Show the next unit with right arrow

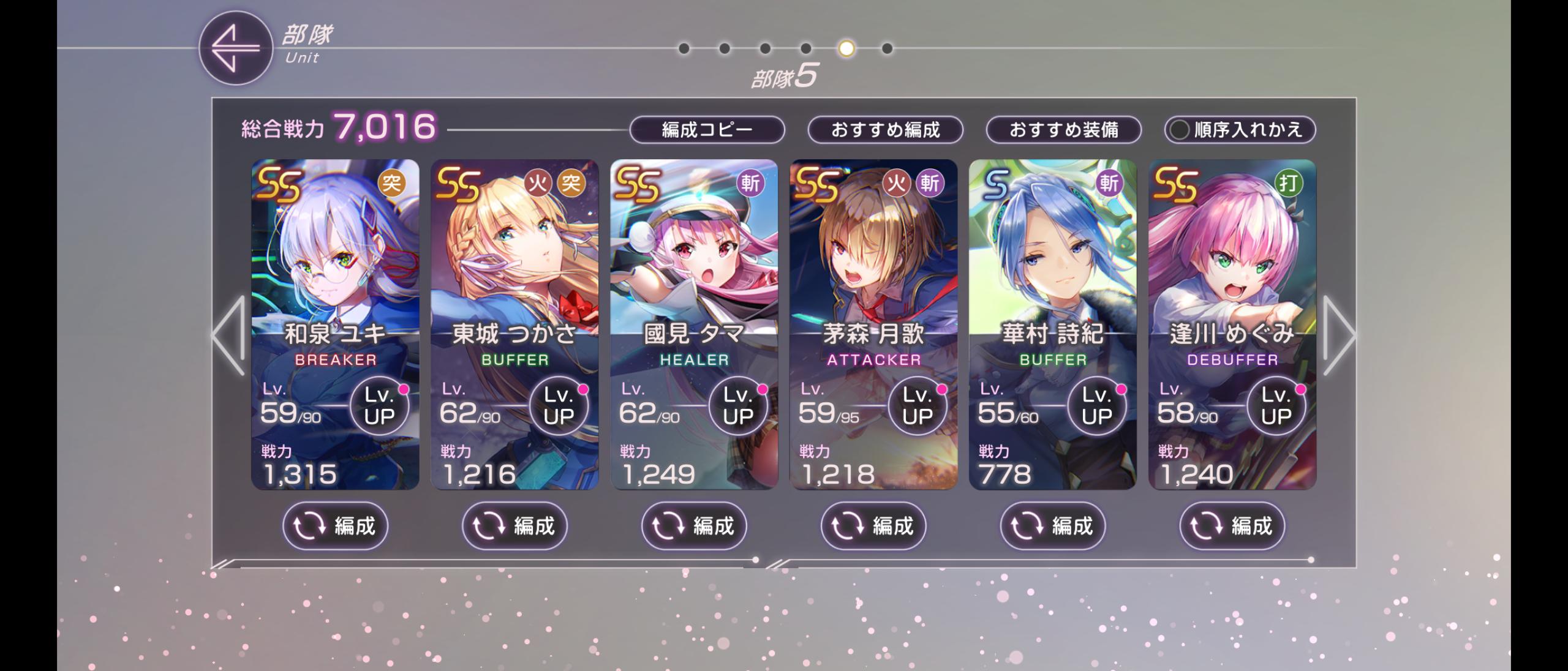pos(1338,335)
